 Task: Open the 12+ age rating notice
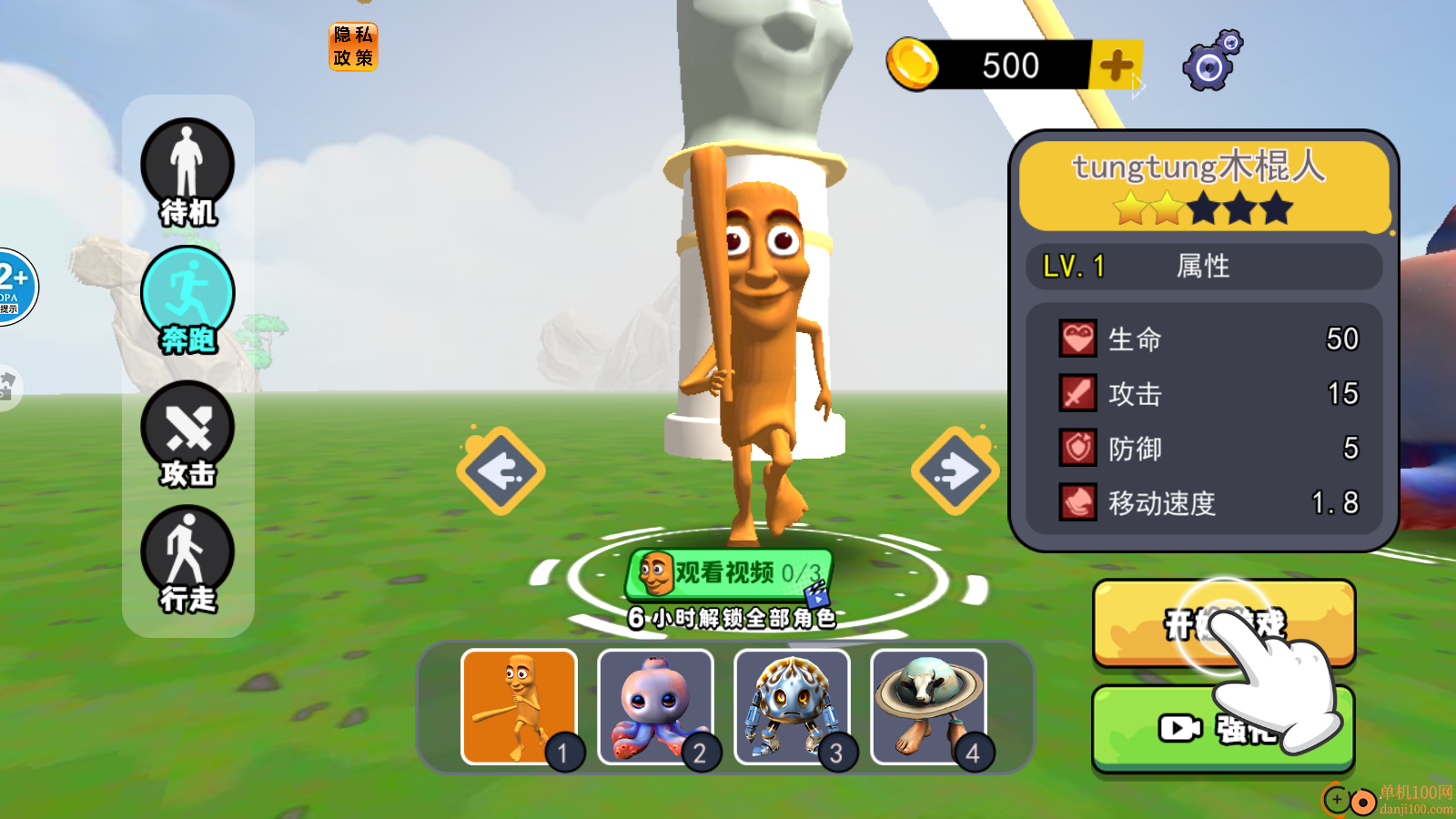tap(15, 287)
